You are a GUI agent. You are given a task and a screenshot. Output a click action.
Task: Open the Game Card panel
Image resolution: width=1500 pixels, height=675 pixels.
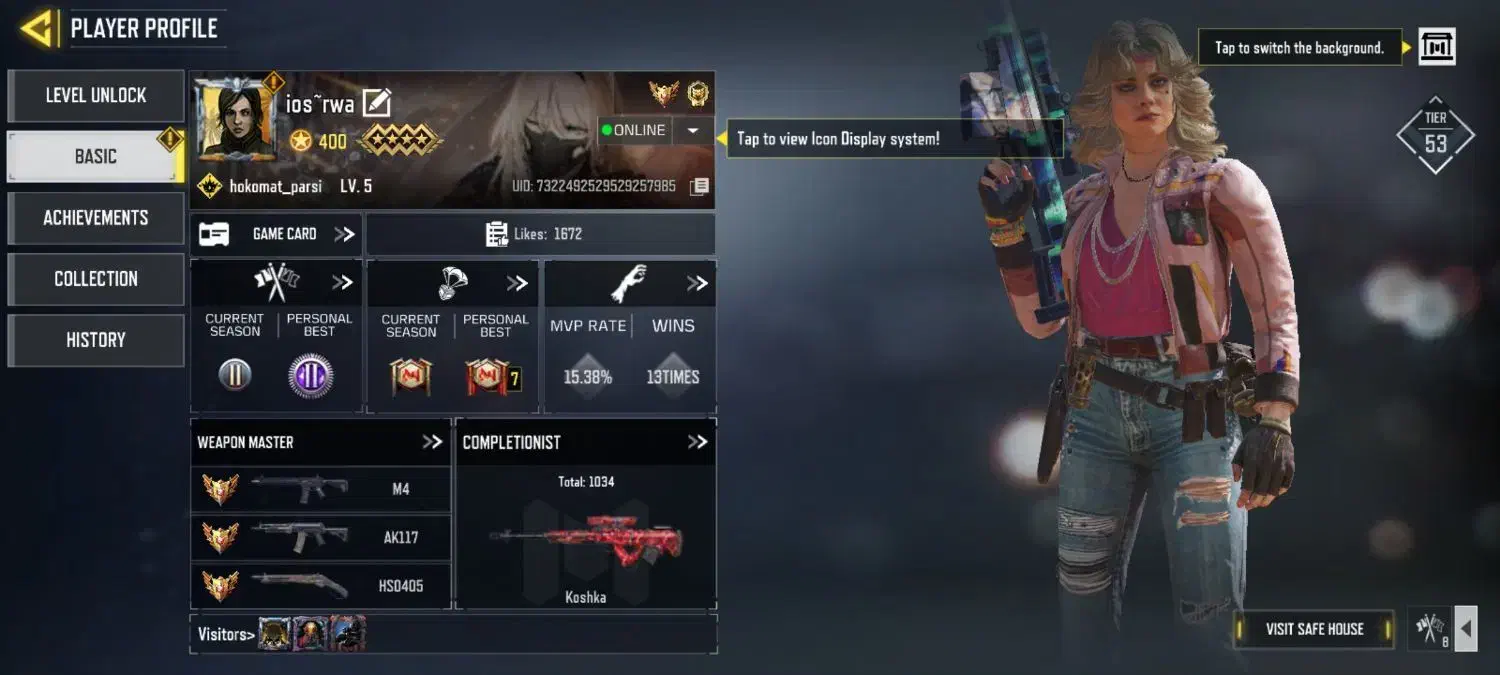[x=276, y=234]
